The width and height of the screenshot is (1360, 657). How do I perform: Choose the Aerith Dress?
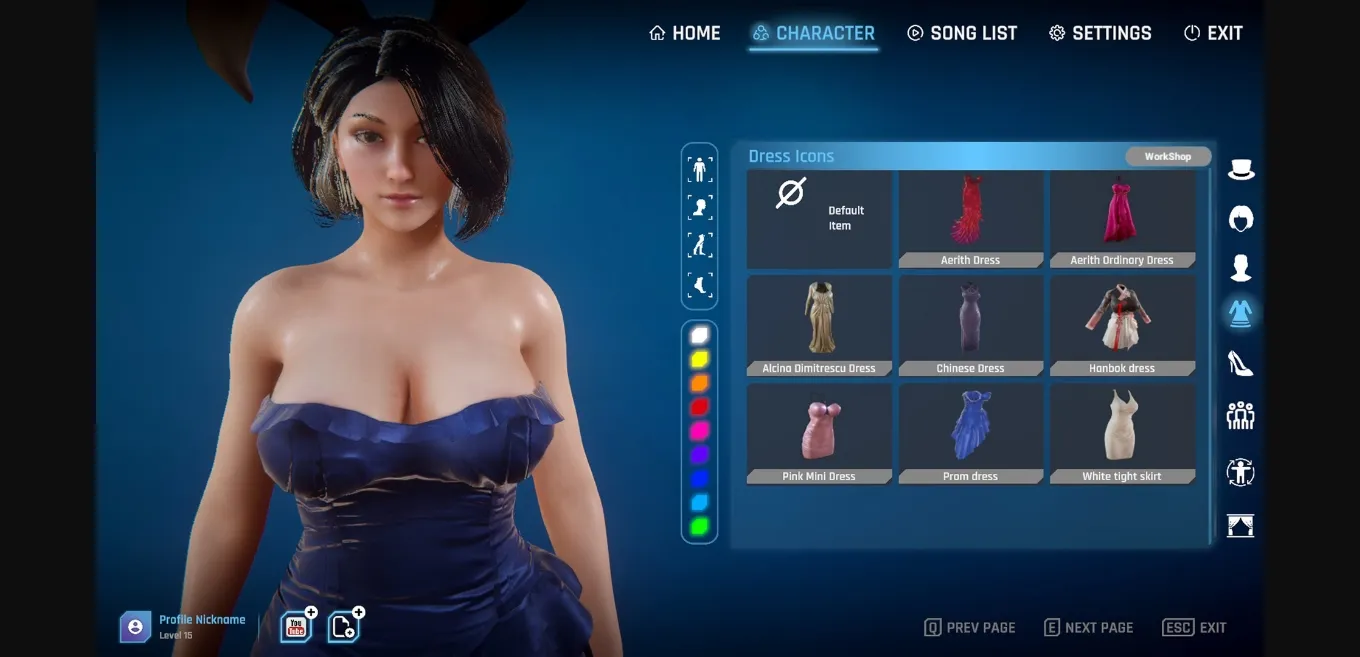(970, 218)
